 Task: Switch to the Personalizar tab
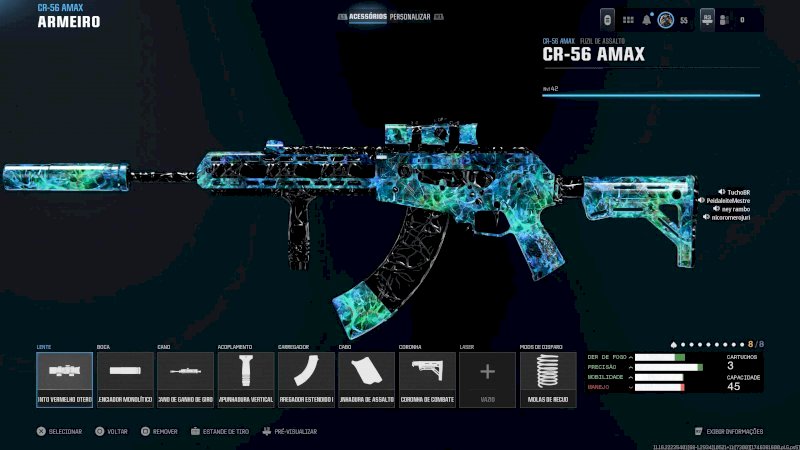click(410, 17)
